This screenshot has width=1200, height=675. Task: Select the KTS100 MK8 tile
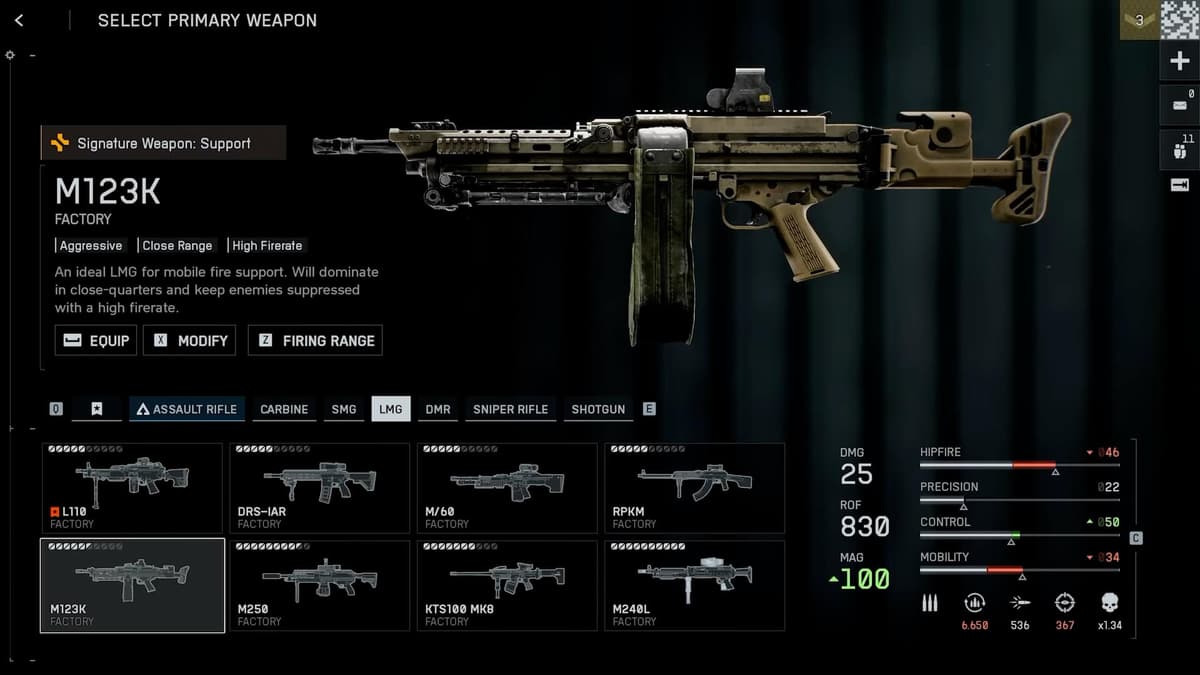[x=507, y=585]
